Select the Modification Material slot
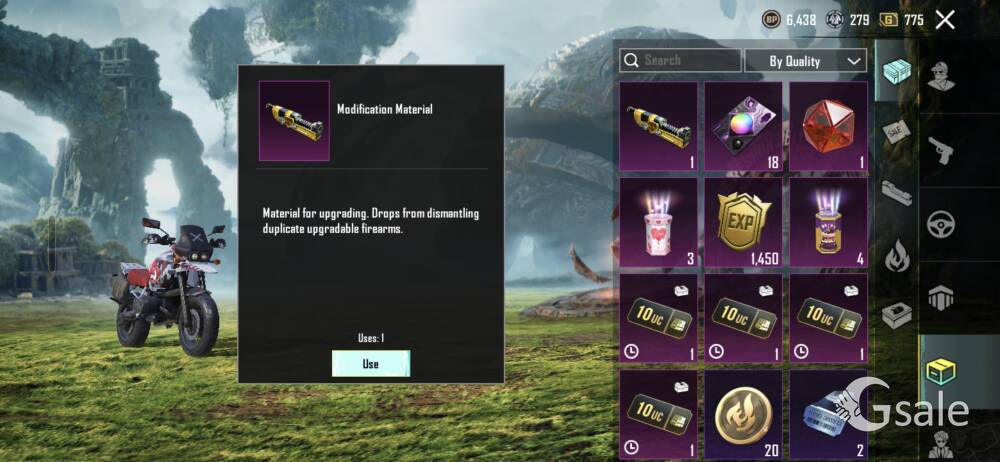 [x=658, y=126]
